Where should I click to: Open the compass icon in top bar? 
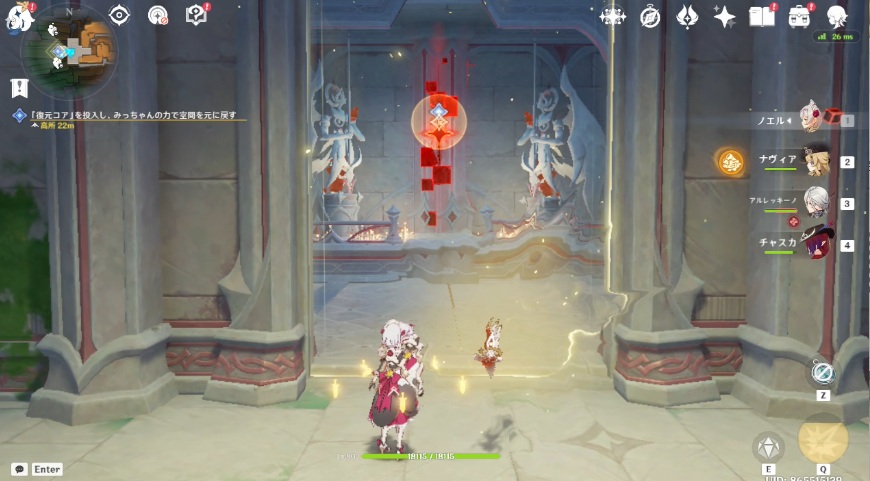click(650, 16)
